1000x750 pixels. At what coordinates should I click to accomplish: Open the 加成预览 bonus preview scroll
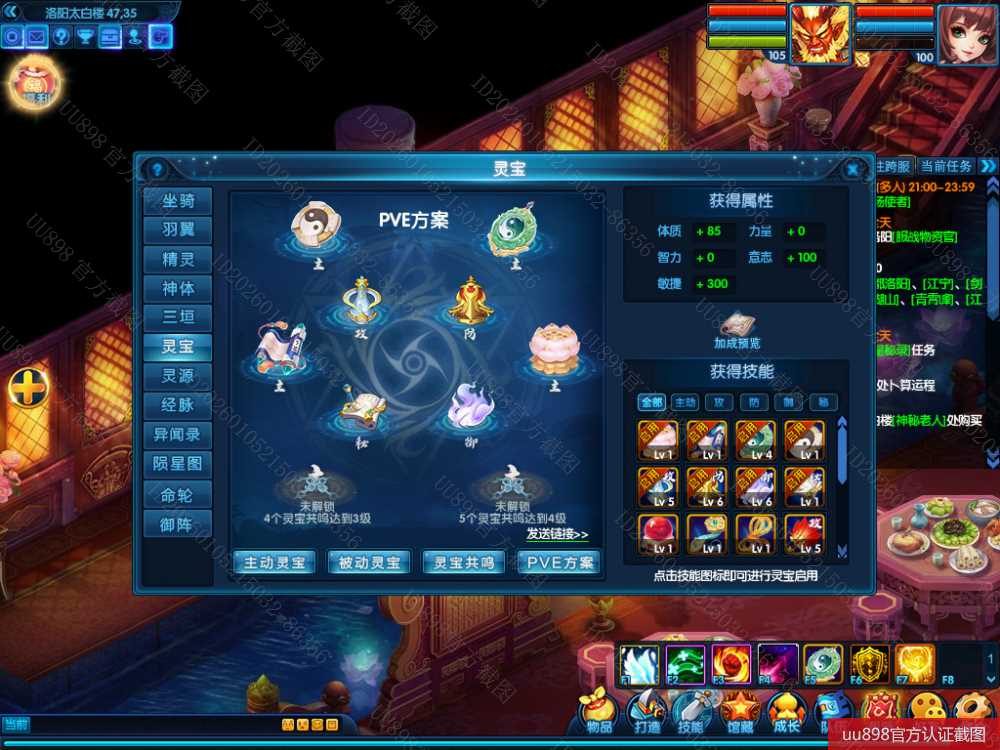[737, 326]
